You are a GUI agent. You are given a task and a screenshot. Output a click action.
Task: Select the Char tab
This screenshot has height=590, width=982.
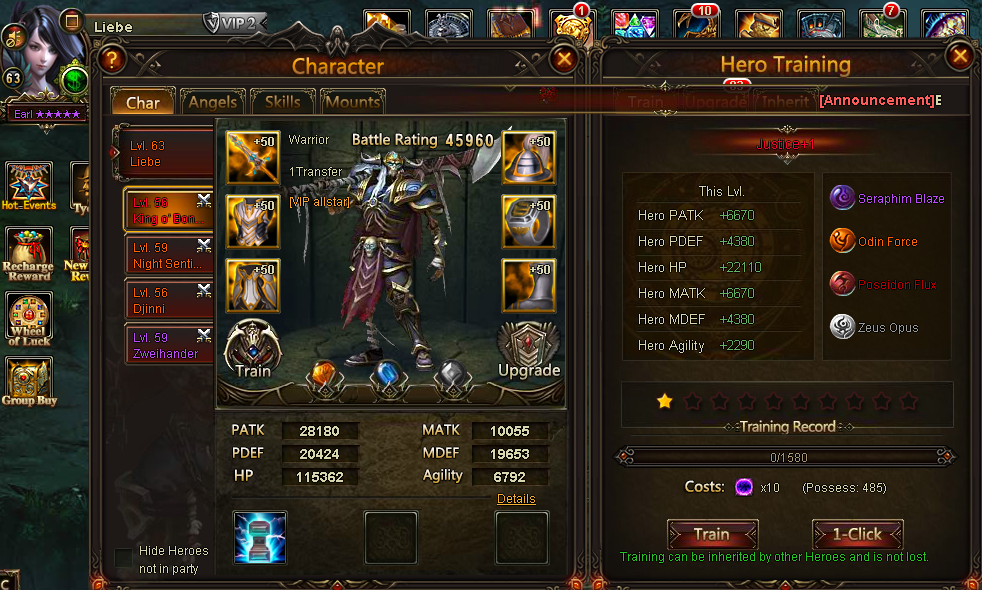[x=142, y=103]
